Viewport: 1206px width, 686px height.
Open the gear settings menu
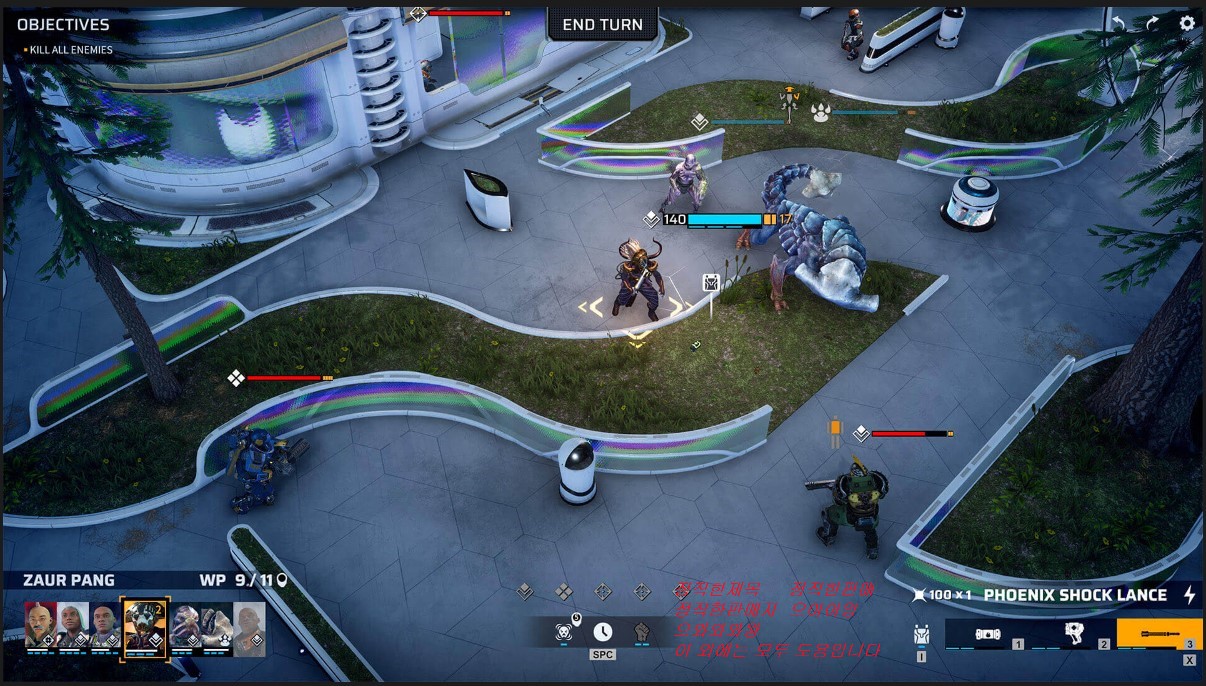[1187, 23]
